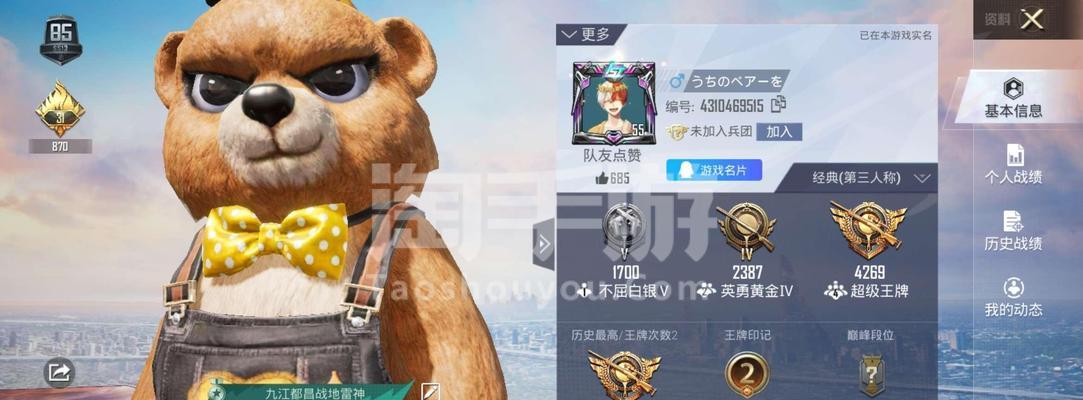This screenshot has width=1083, height=400.
Task: Open the 经典(第三人称) mode dropdown
Action: (872, 178)
